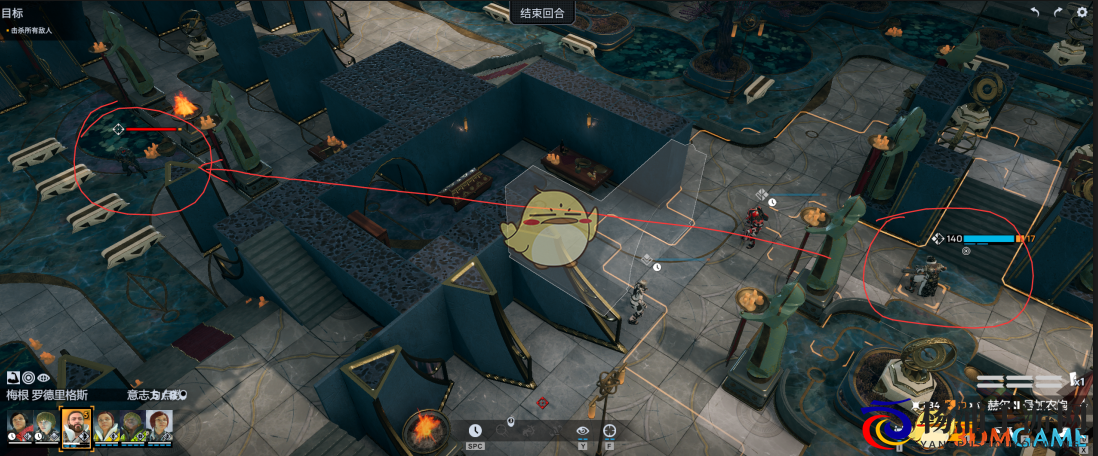Redo the move with the right arrow
1098x456 pixels.
tap(1058, 12)
